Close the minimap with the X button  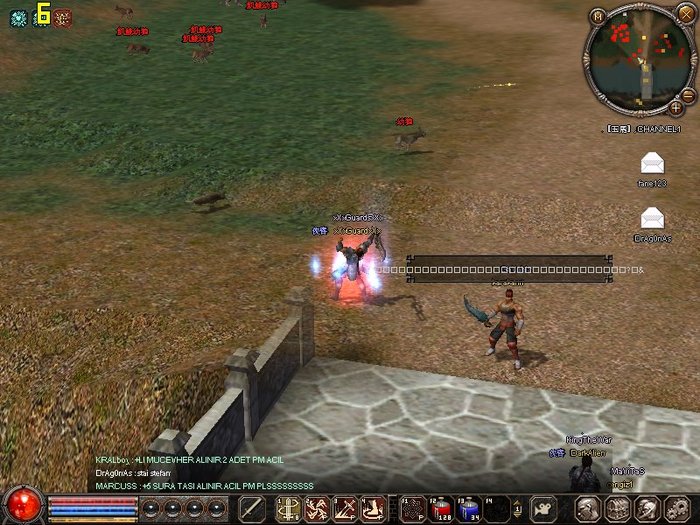tap(685, 13)
